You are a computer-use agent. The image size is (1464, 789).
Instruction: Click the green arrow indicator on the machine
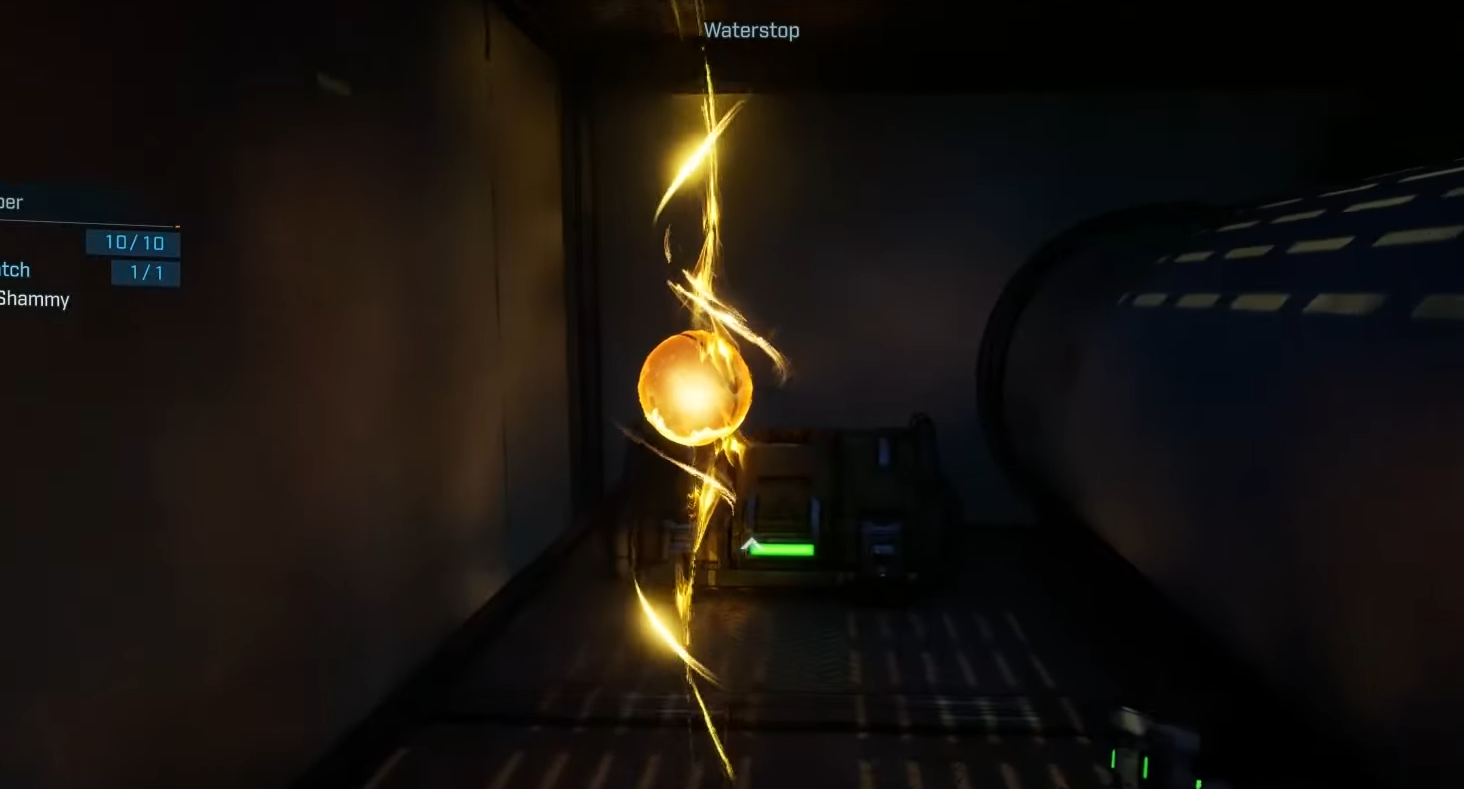coord(751,545)
